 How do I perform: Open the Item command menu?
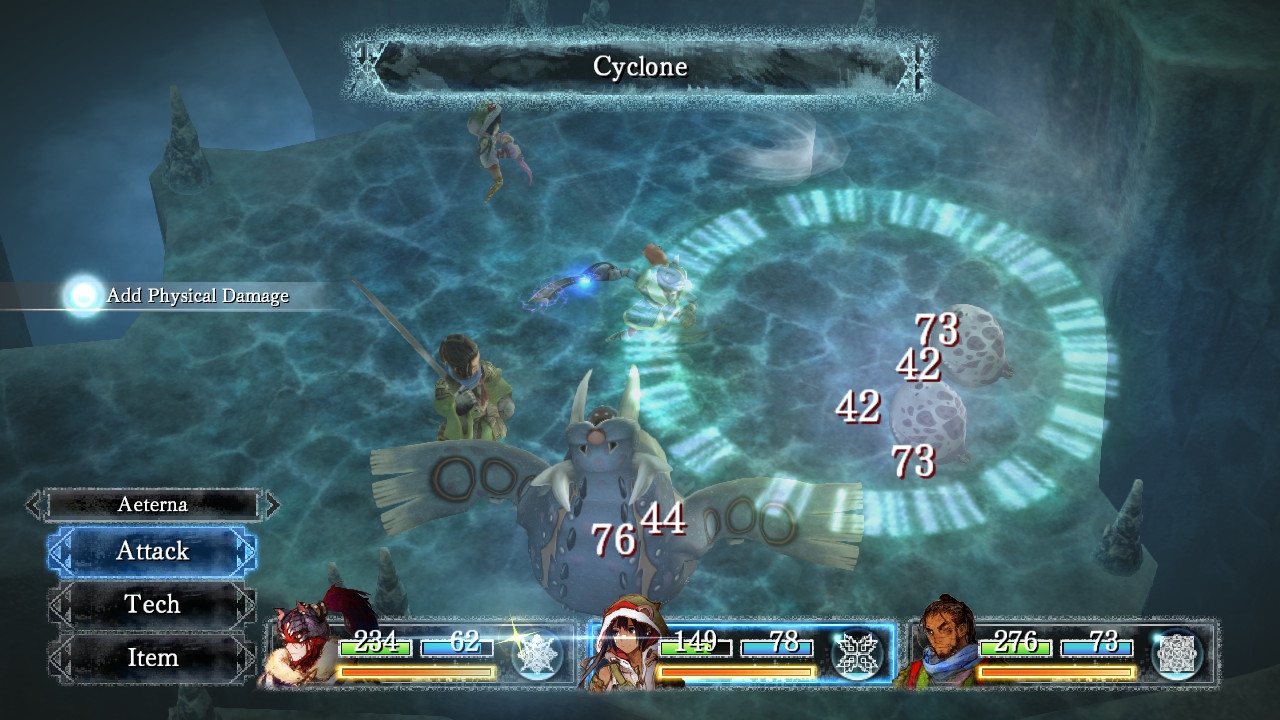pyautogui.click(x=152, y=658)
